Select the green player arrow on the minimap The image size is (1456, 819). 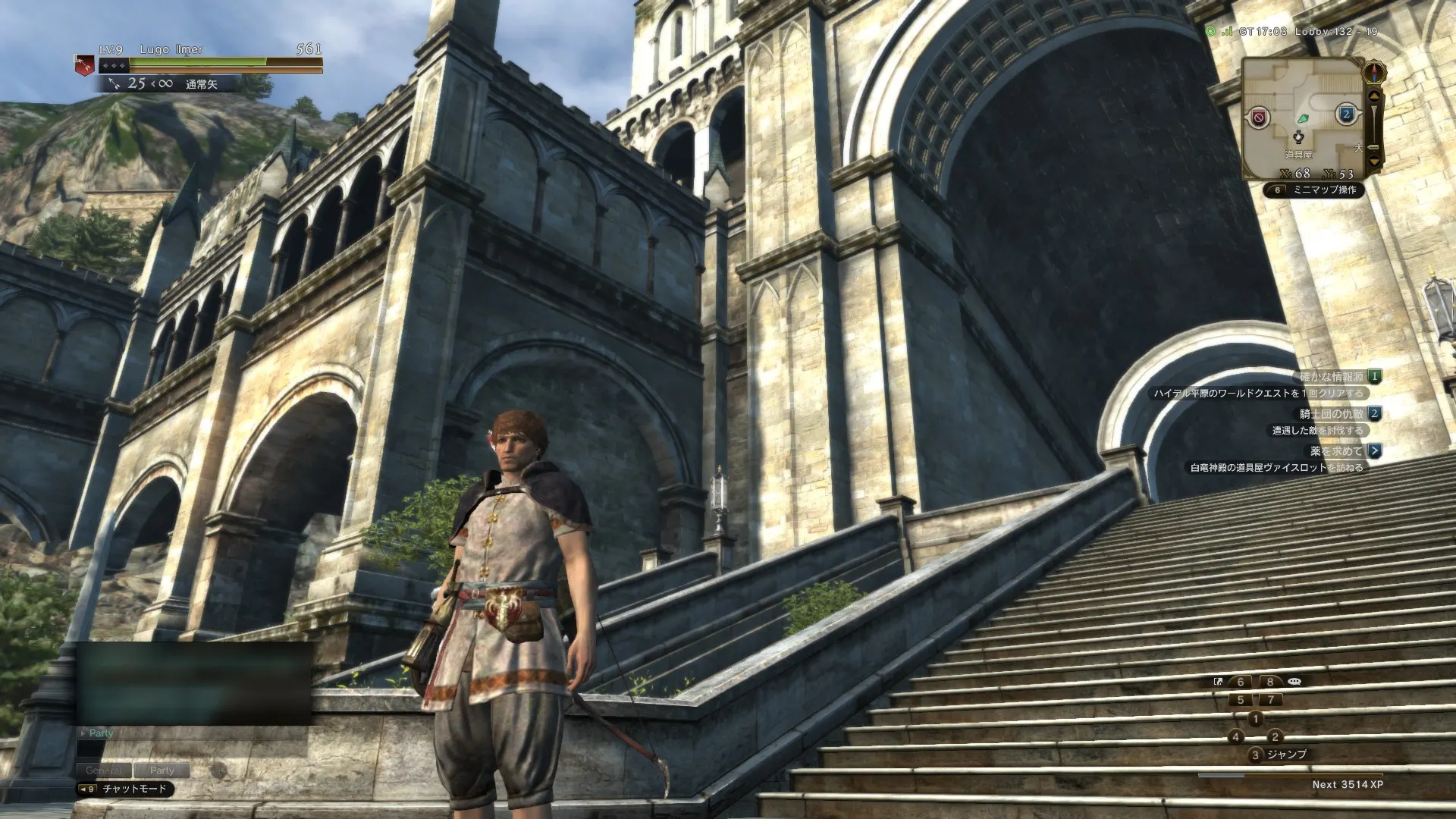pyautogui.click(x=1304, y=119)
